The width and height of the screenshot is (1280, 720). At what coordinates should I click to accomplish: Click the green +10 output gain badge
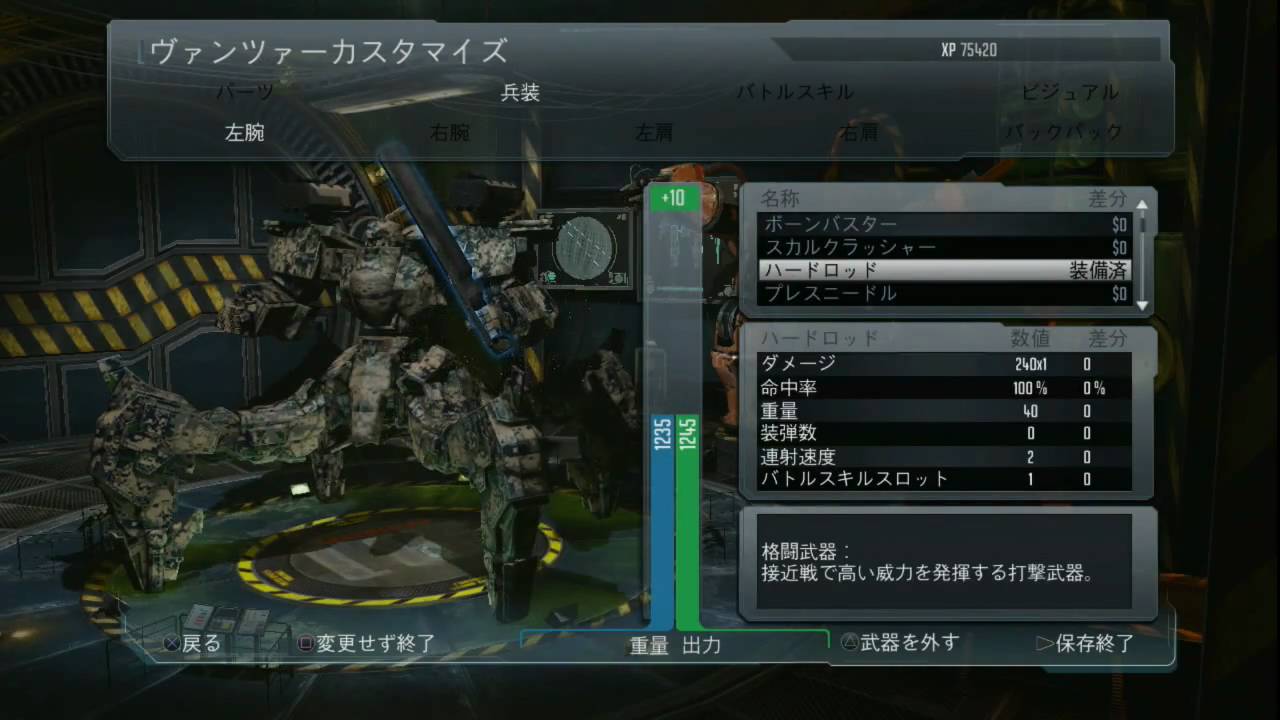673,198
